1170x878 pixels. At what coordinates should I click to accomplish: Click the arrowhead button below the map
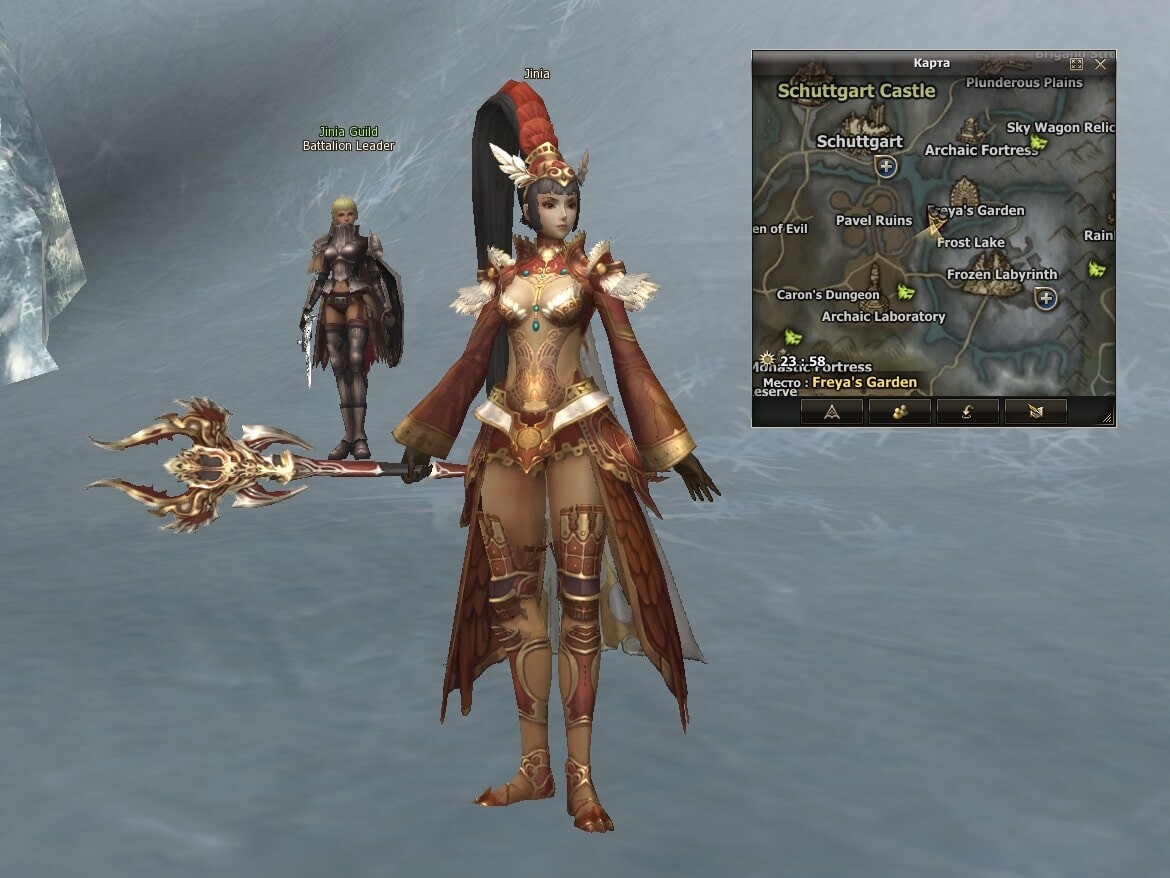831,412
